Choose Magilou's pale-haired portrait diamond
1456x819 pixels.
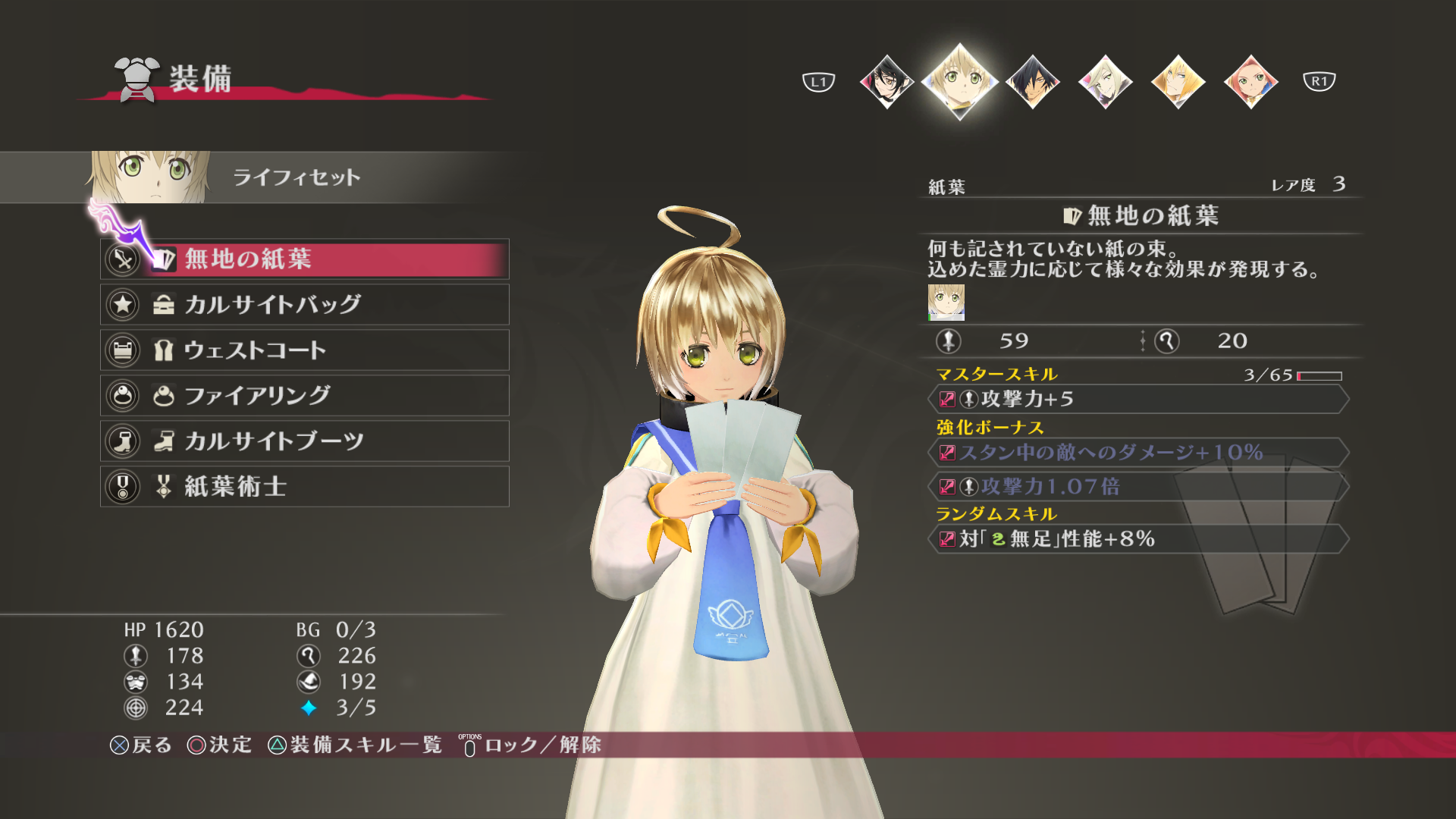[1105, 81]
